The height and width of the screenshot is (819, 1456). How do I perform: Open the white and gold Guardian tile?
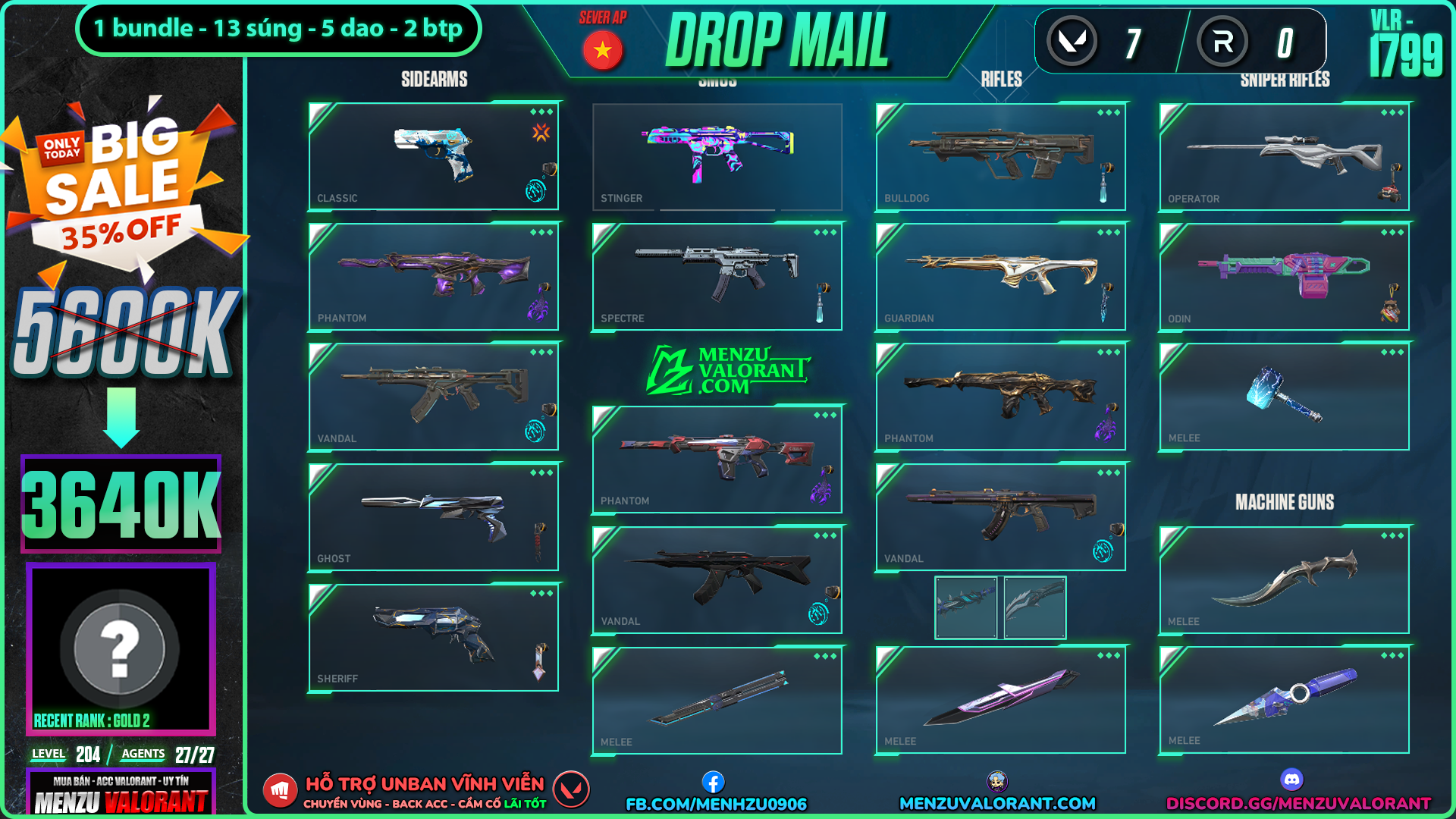pyautogui.click(x=1000, y=277)
